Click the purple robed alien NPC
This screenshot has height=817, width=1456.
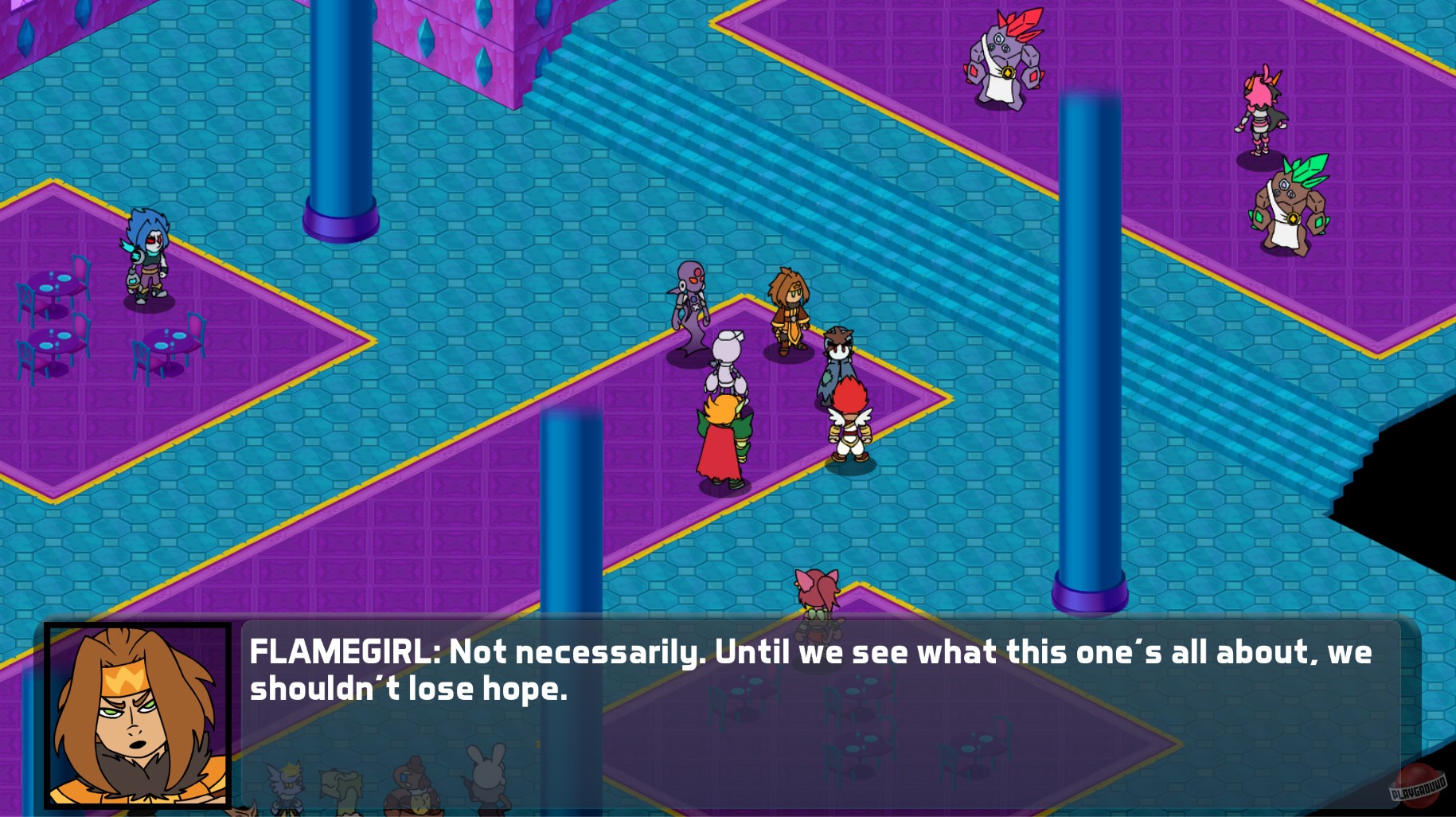[690, 303]
